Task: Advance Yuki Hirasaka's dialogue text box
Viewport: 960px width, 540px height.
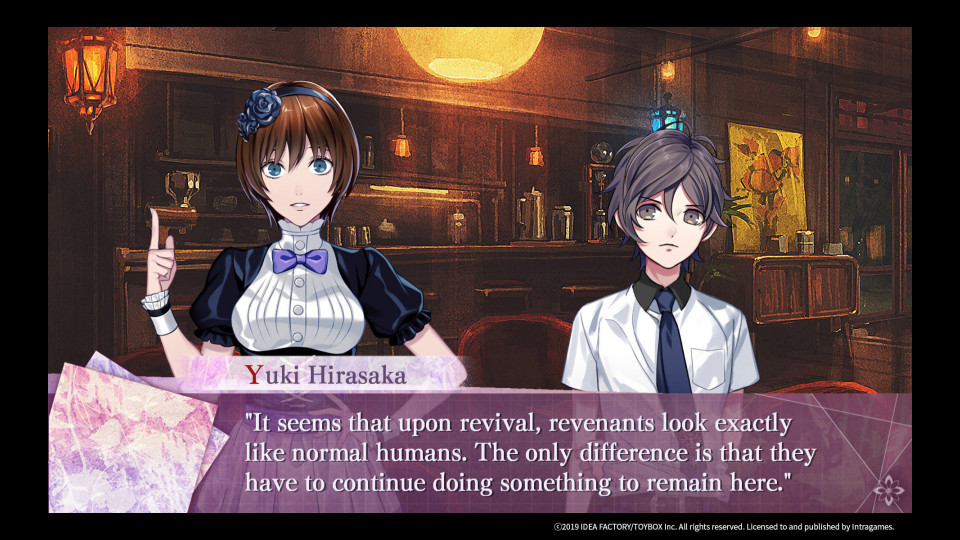Action: (x=530, y=452)
